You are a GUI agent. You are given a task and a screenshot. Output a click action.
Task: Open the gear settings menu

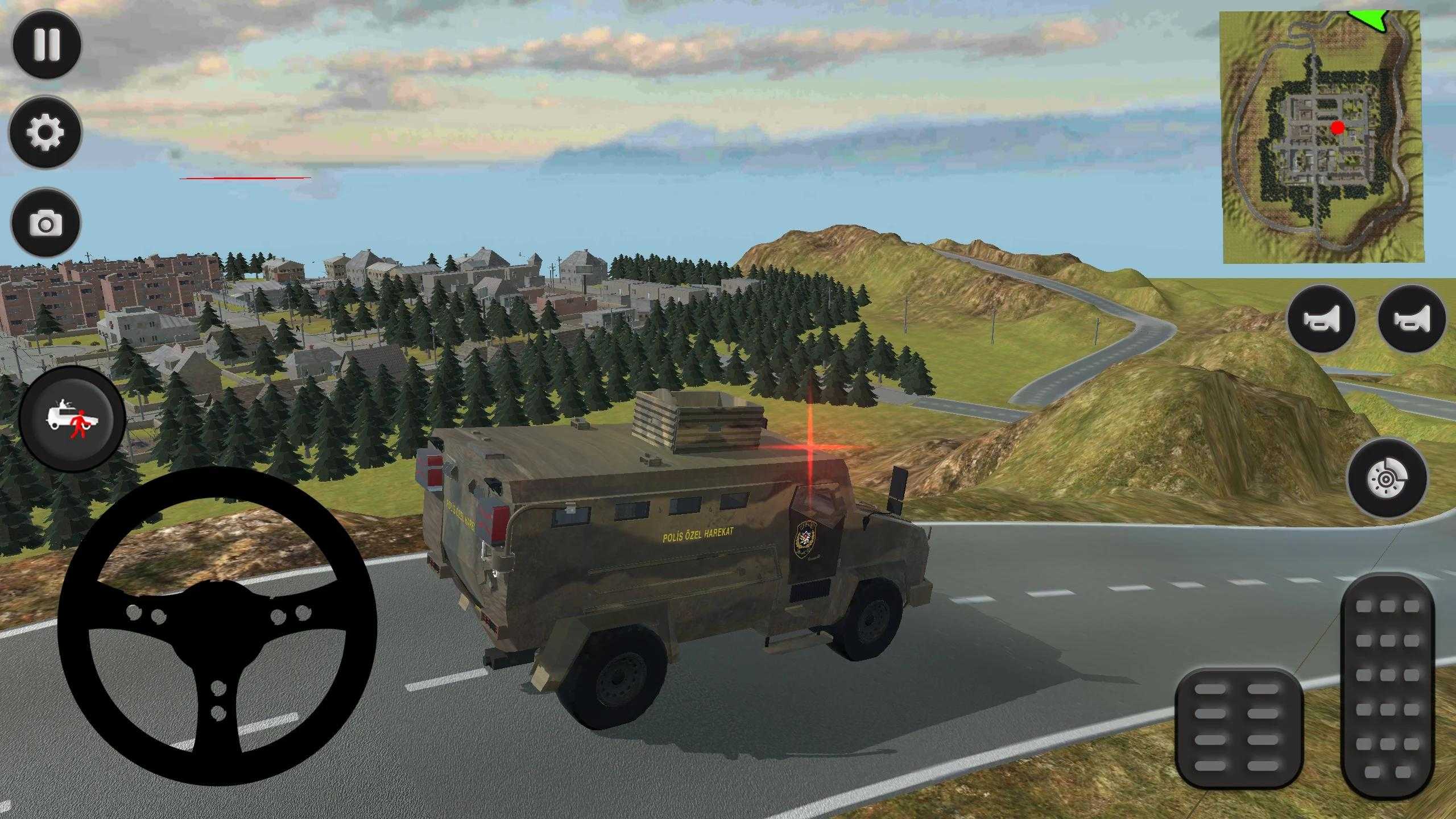45,132
